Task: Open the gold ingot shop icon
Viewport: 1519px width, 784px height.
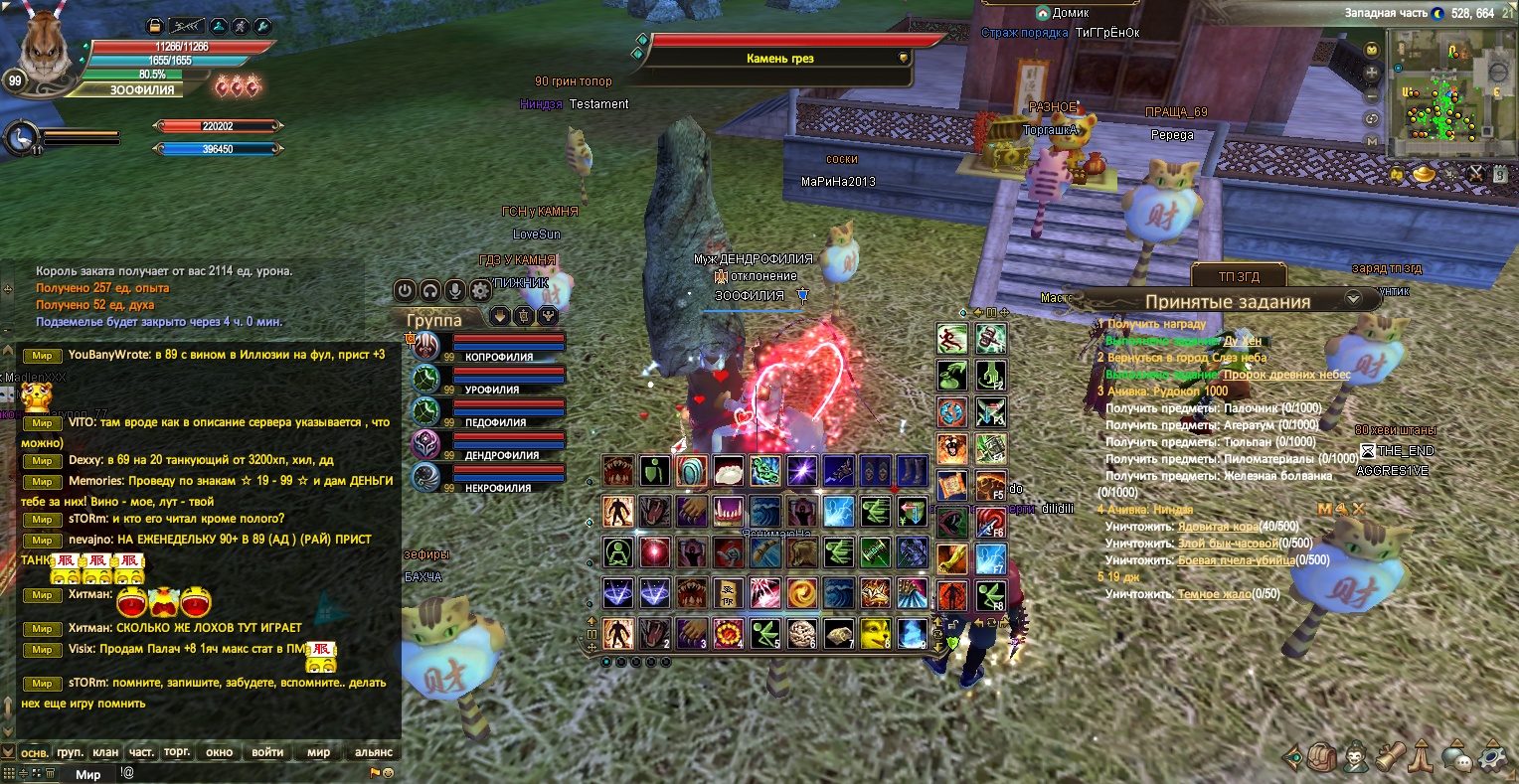Action: click(1424, 175)
